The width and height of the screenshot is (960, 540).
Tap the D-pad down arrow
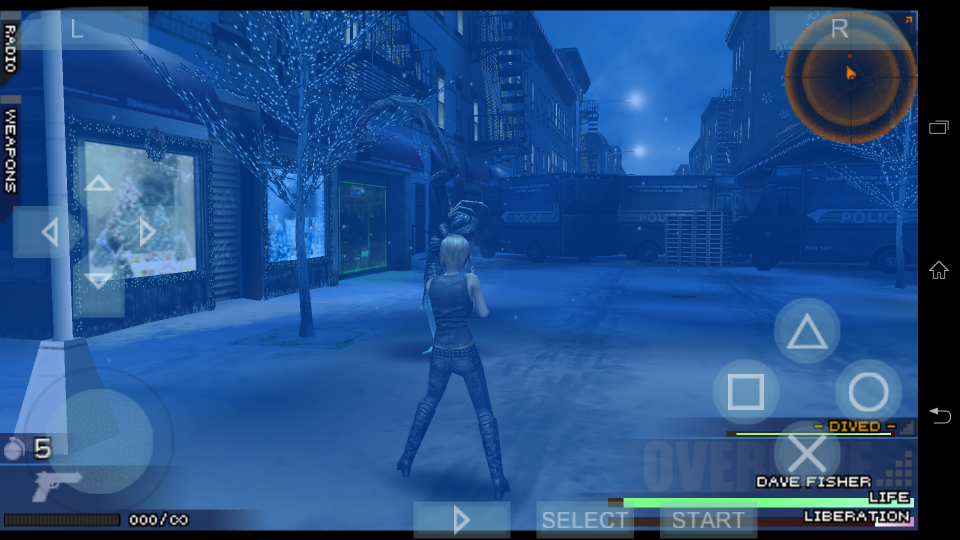coord(98,280)
